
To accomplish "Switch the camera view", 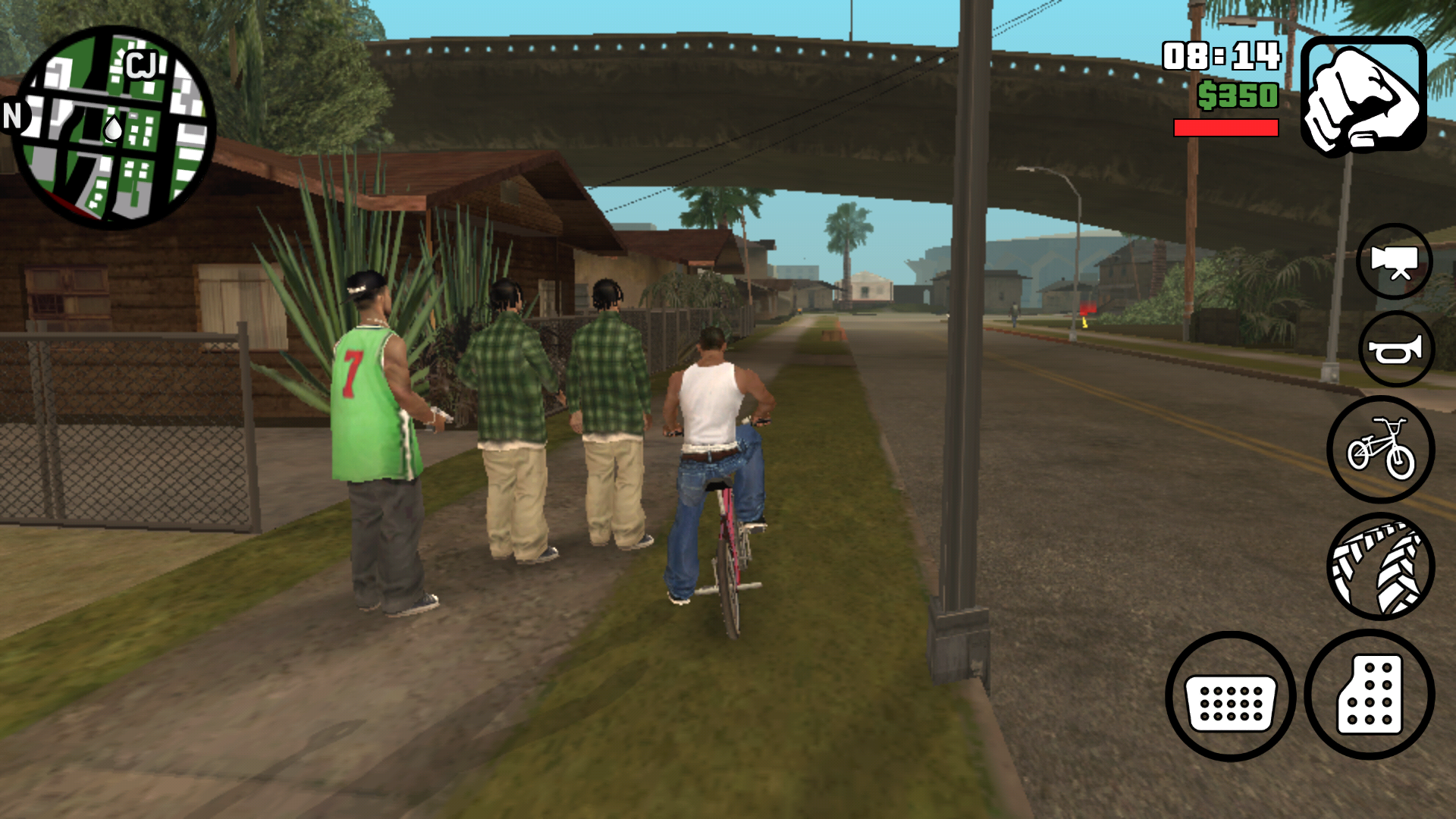I will [1394, 262].
